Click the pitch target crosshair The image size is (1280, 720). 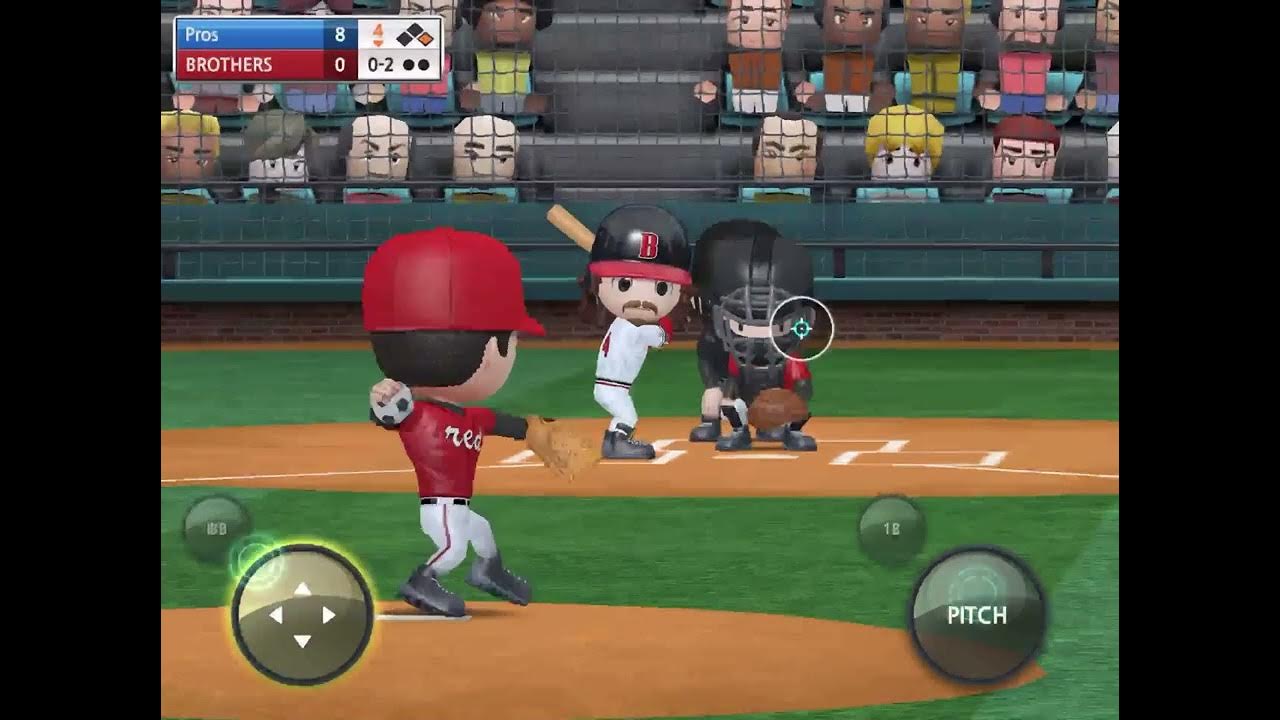(801, 328)
